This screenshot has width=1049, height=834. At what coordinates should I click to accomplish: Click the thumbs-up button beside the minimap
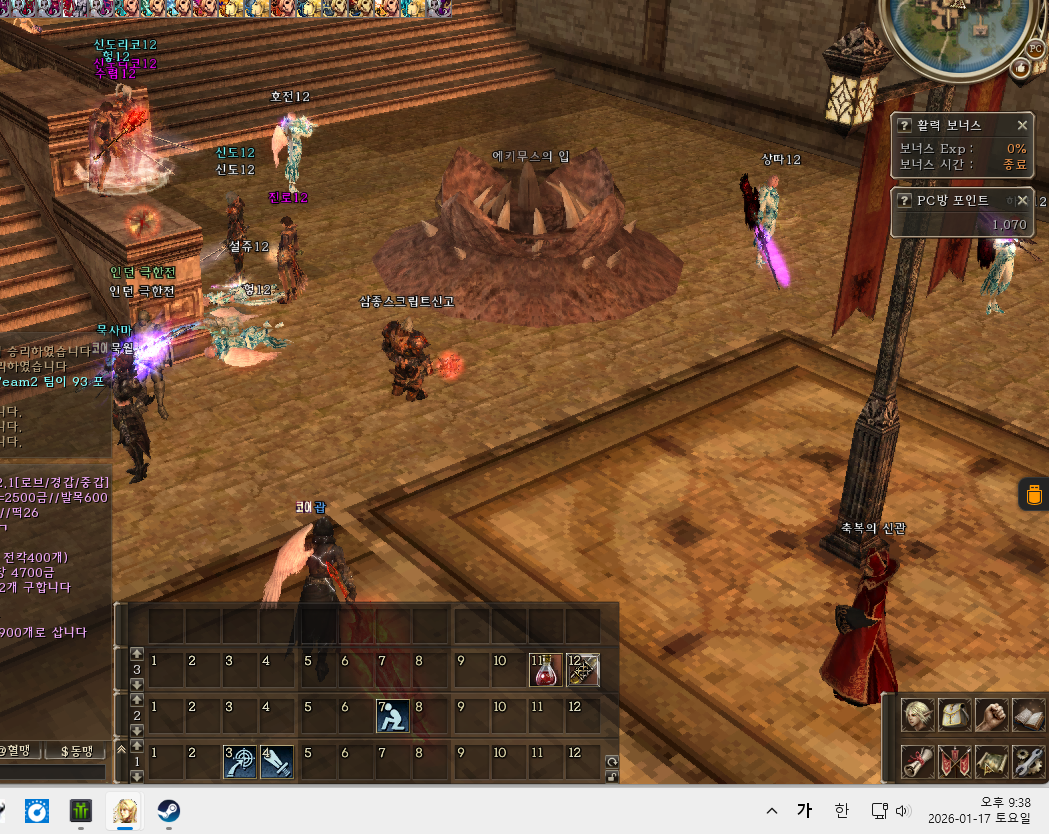point(1021,68)
